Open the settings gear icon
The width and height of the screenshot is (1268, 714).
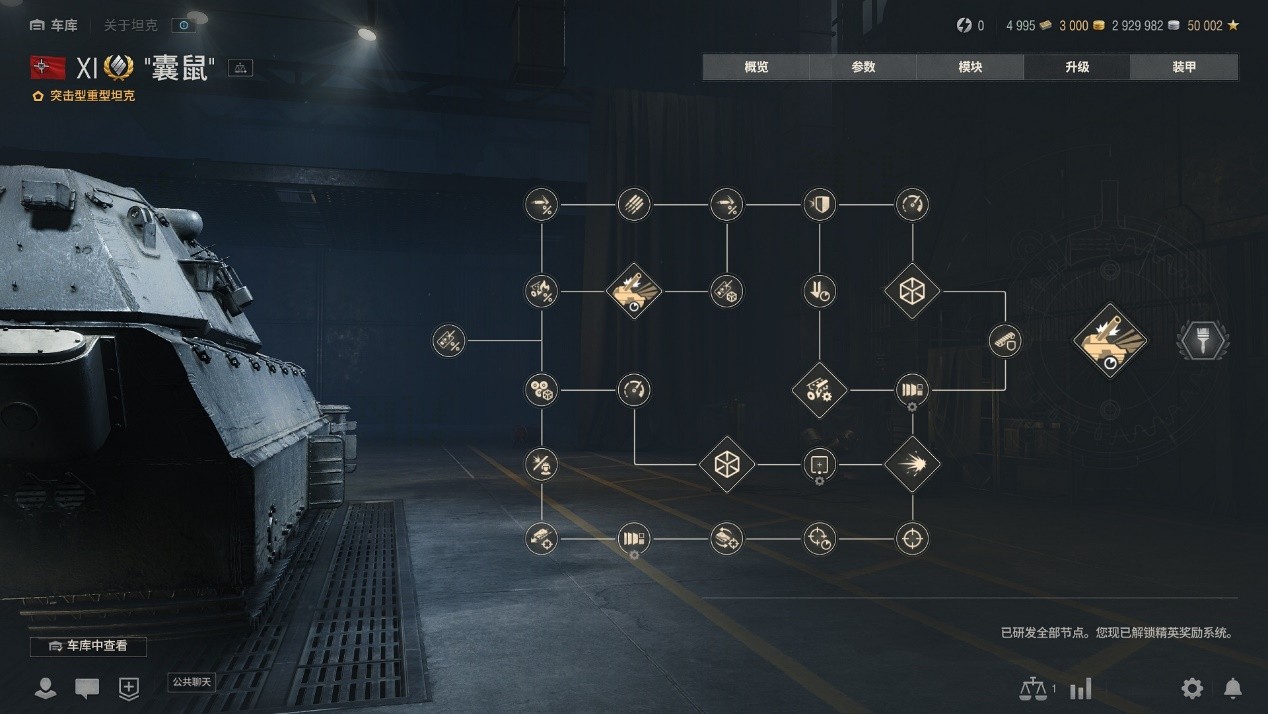(x=1192, y=688)
